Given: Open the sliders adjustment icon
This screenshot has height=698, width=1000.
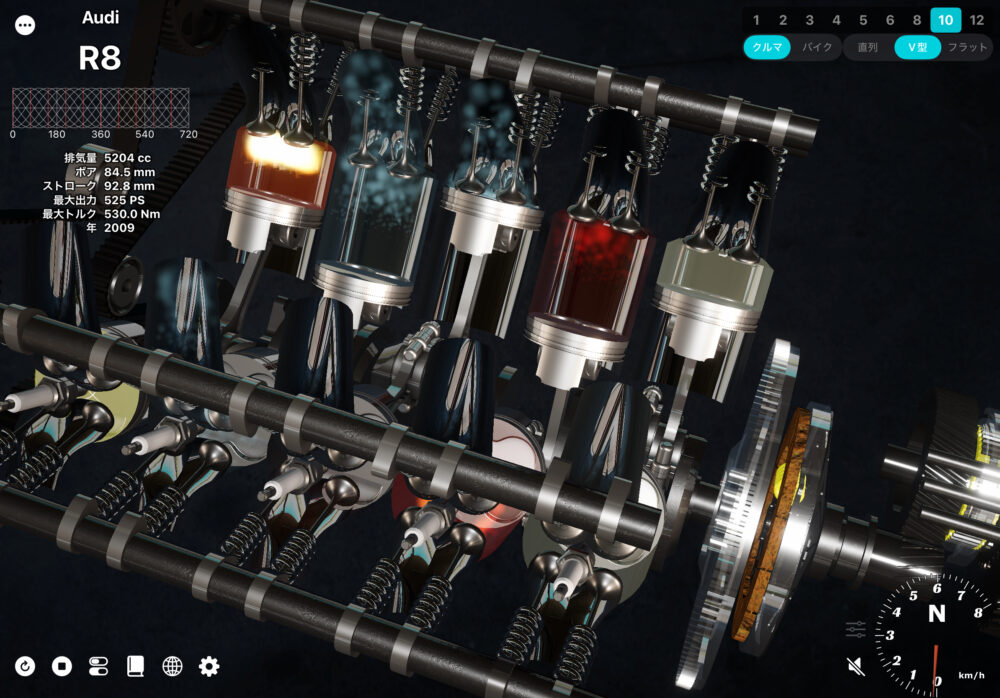Looking at the screenshot, I should (x=855, y=630).
